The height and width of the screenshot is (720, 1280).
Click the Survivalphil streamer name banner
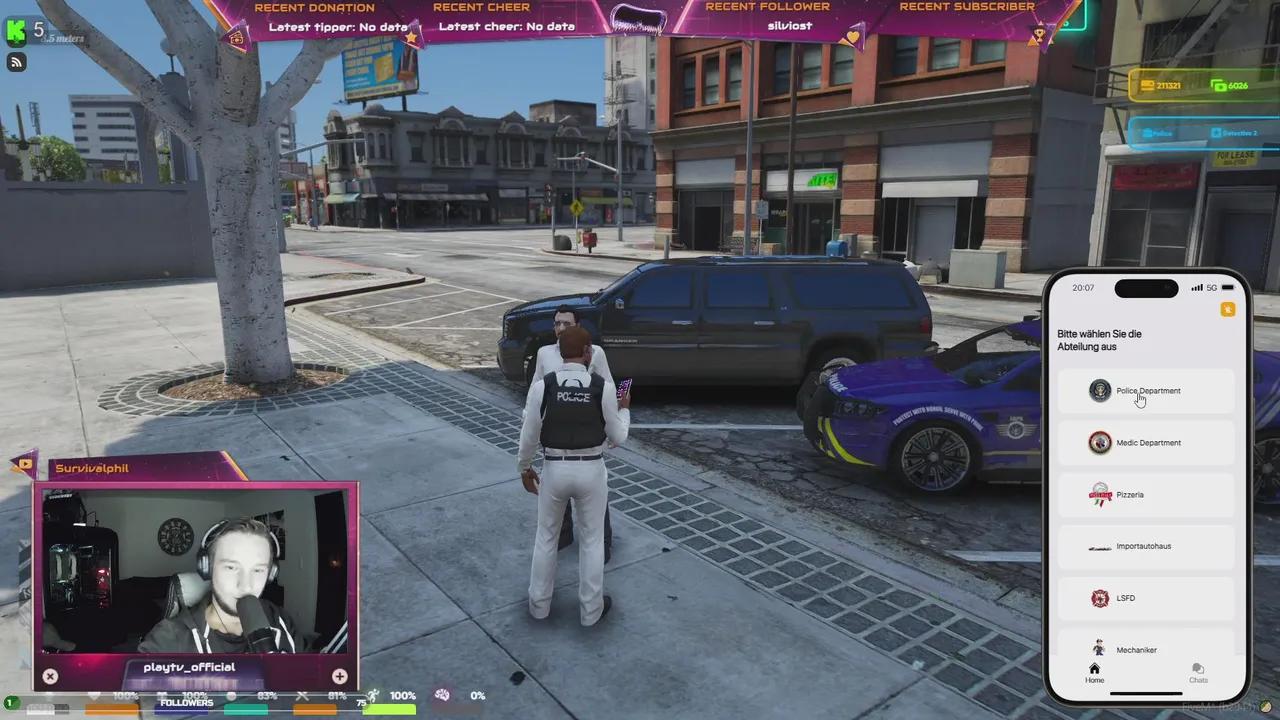click(91, 468)
